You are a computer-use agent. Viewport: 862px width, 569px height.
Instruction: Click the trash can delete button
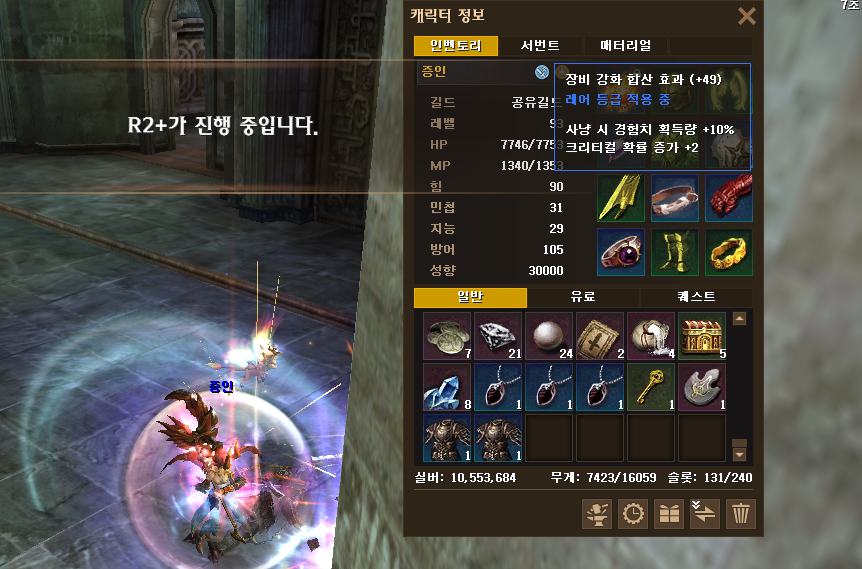point(741,514)
